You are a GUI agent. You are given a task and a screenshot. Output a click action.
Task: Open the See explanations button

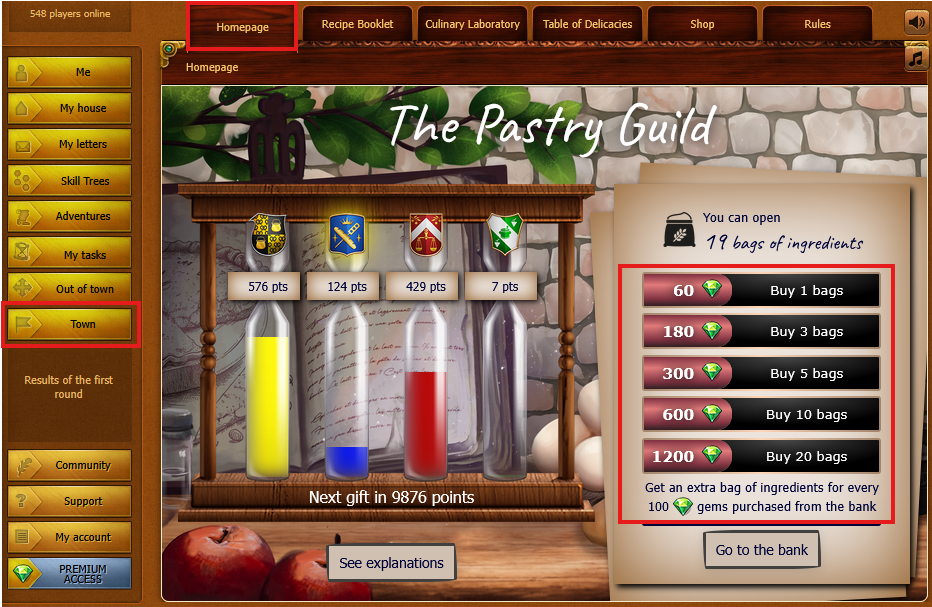[391, 563]
